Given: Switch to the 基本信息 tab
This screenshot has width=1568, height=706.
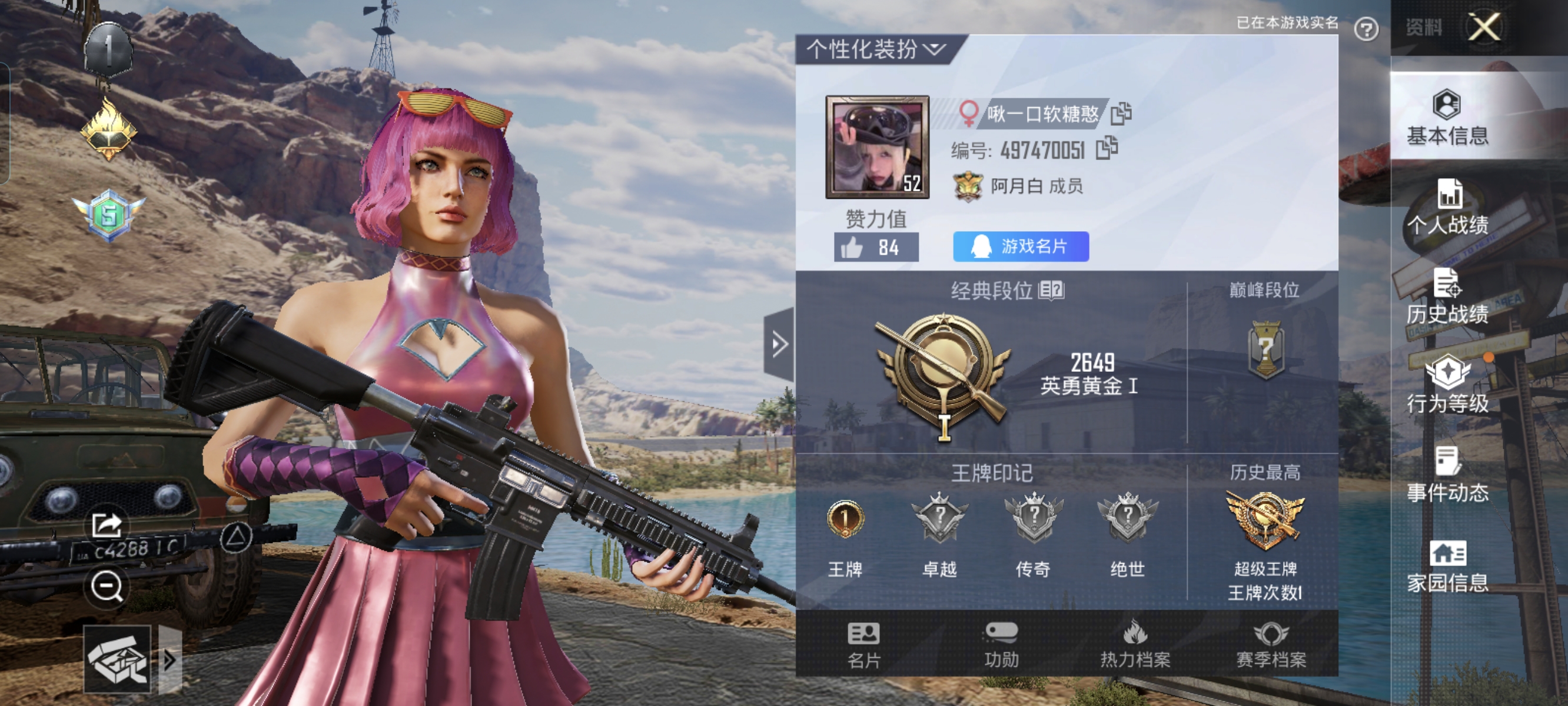Looking at the screenshot, I should [1447, 118].
